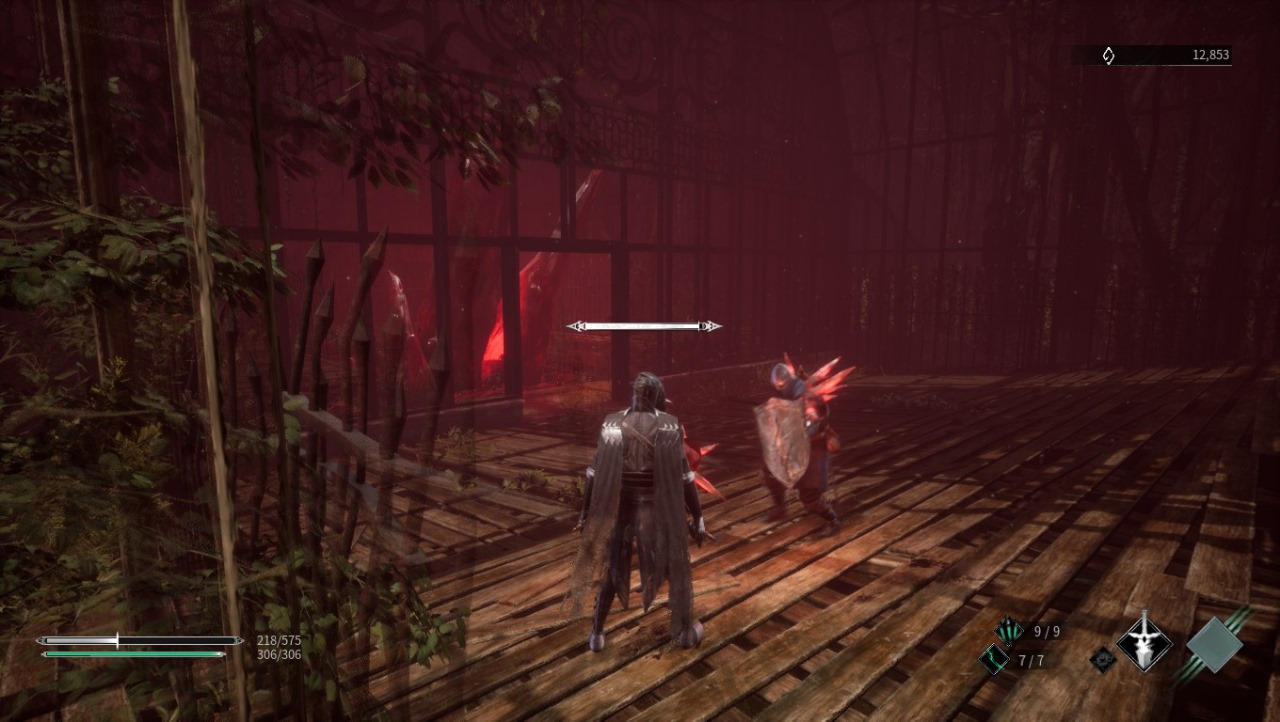Select the green claw icon
The image size is (1280, 722).
pos(1008,631)
